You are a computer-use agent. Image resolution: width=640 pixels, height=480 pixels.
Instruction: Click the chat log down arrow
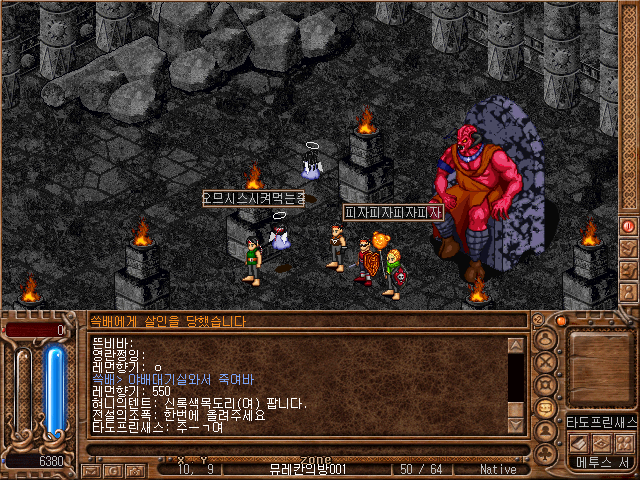coord(516,426)
